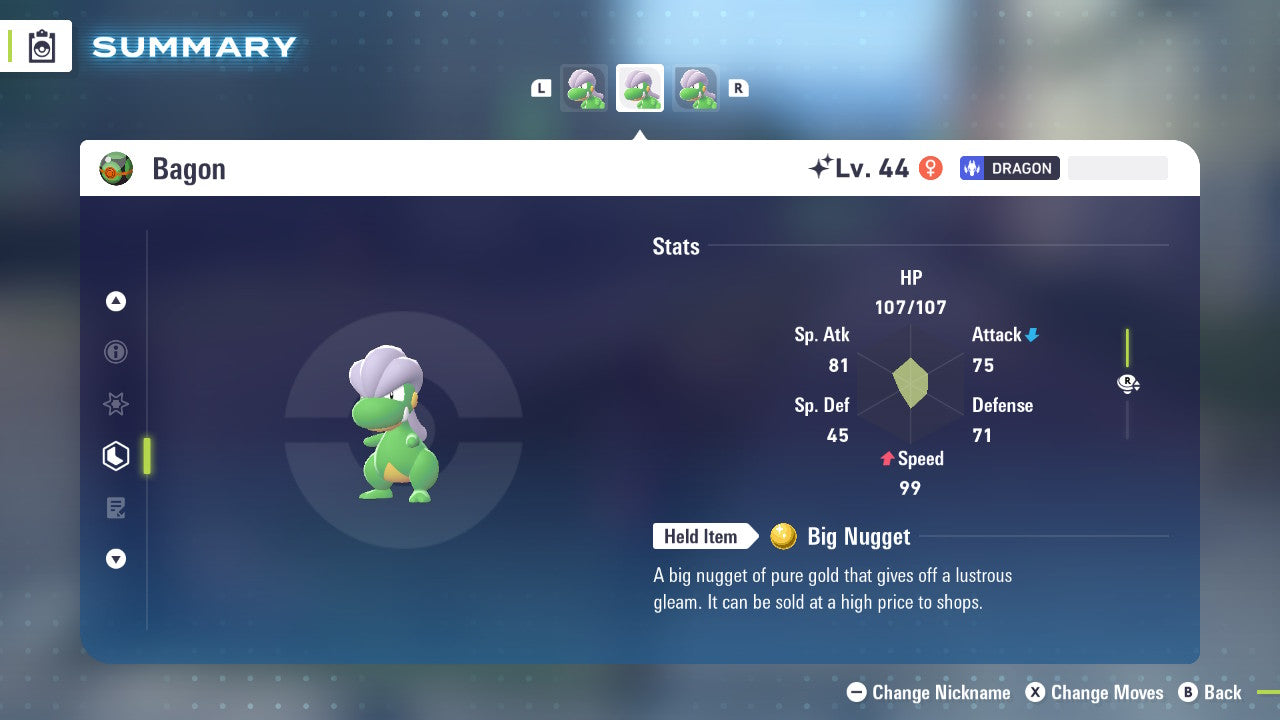Click the highlighted stats hexagon icon
Viewport: 1280px width, 720px height.
(116, 455)
